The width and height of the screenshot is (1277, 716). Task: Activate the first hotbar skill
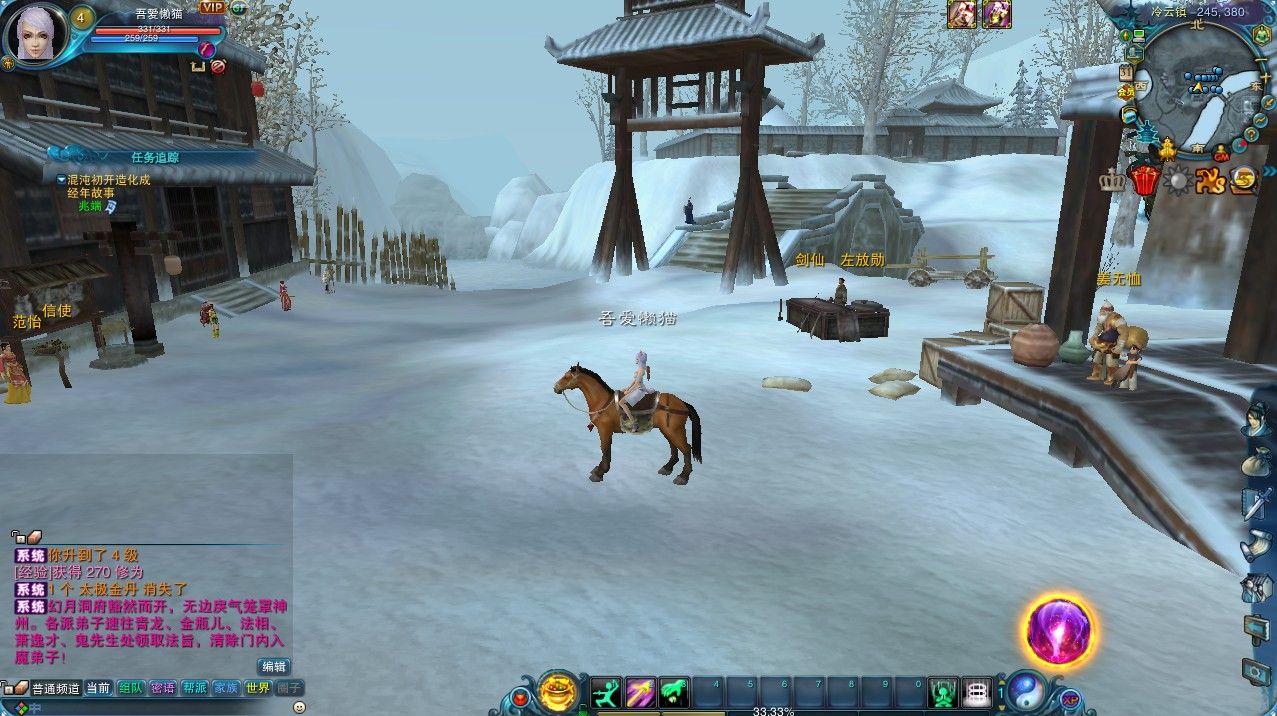606,692
